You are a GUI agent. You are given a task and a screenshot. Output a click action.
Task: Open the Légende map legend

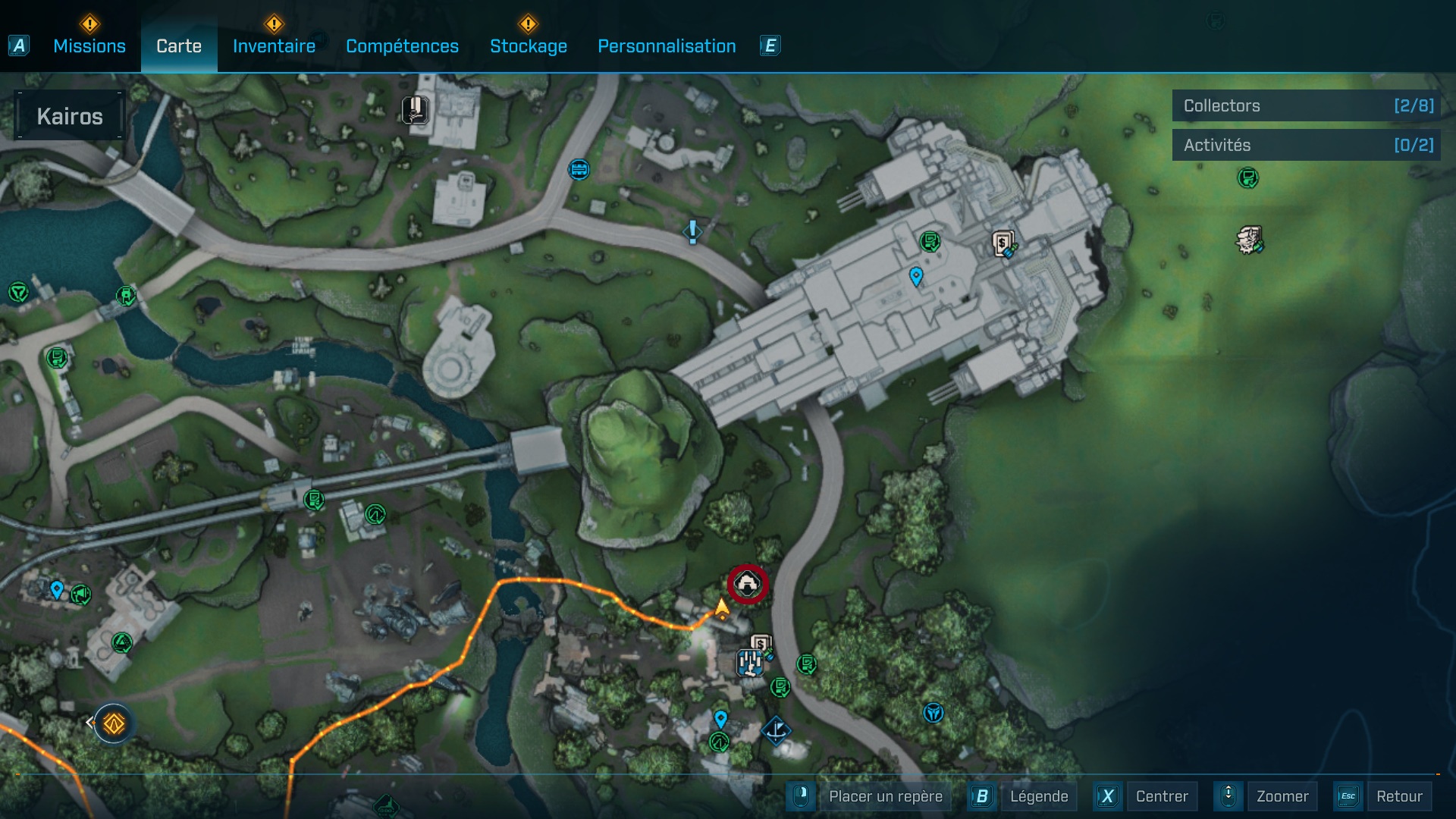[1038, 796]
